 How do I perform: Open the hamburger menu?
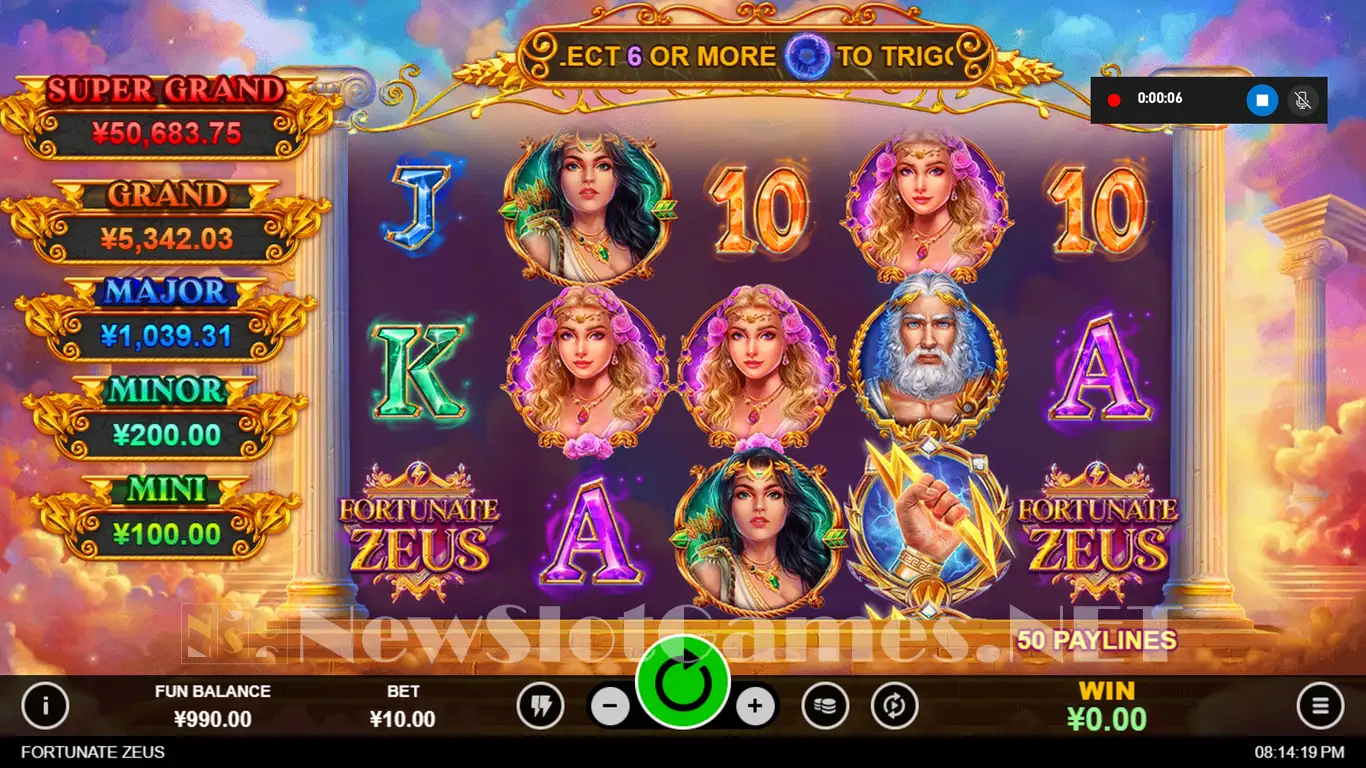(1320, 707)
